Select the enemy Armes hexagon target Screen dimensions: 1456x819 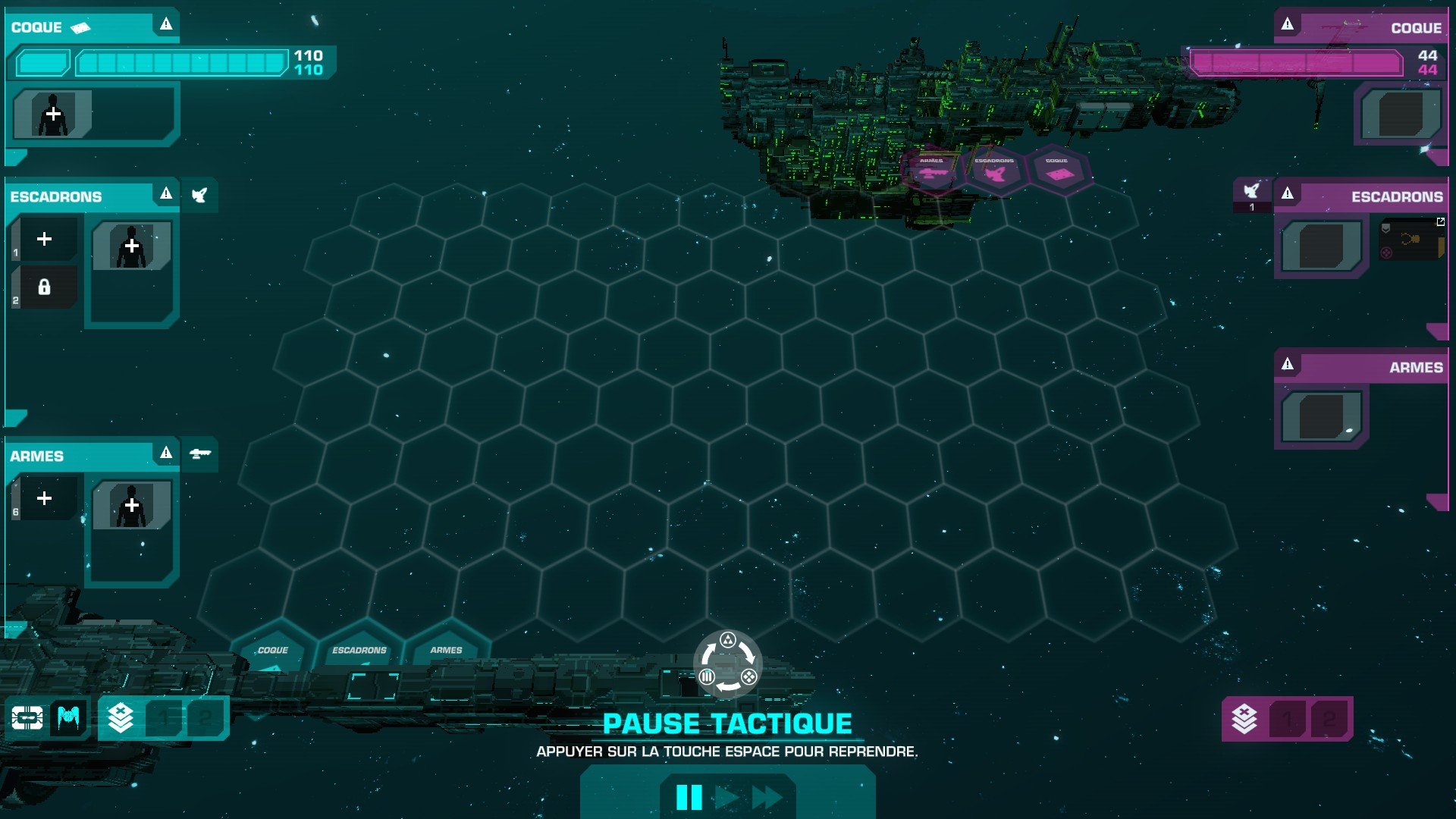[x=932, y=171]
